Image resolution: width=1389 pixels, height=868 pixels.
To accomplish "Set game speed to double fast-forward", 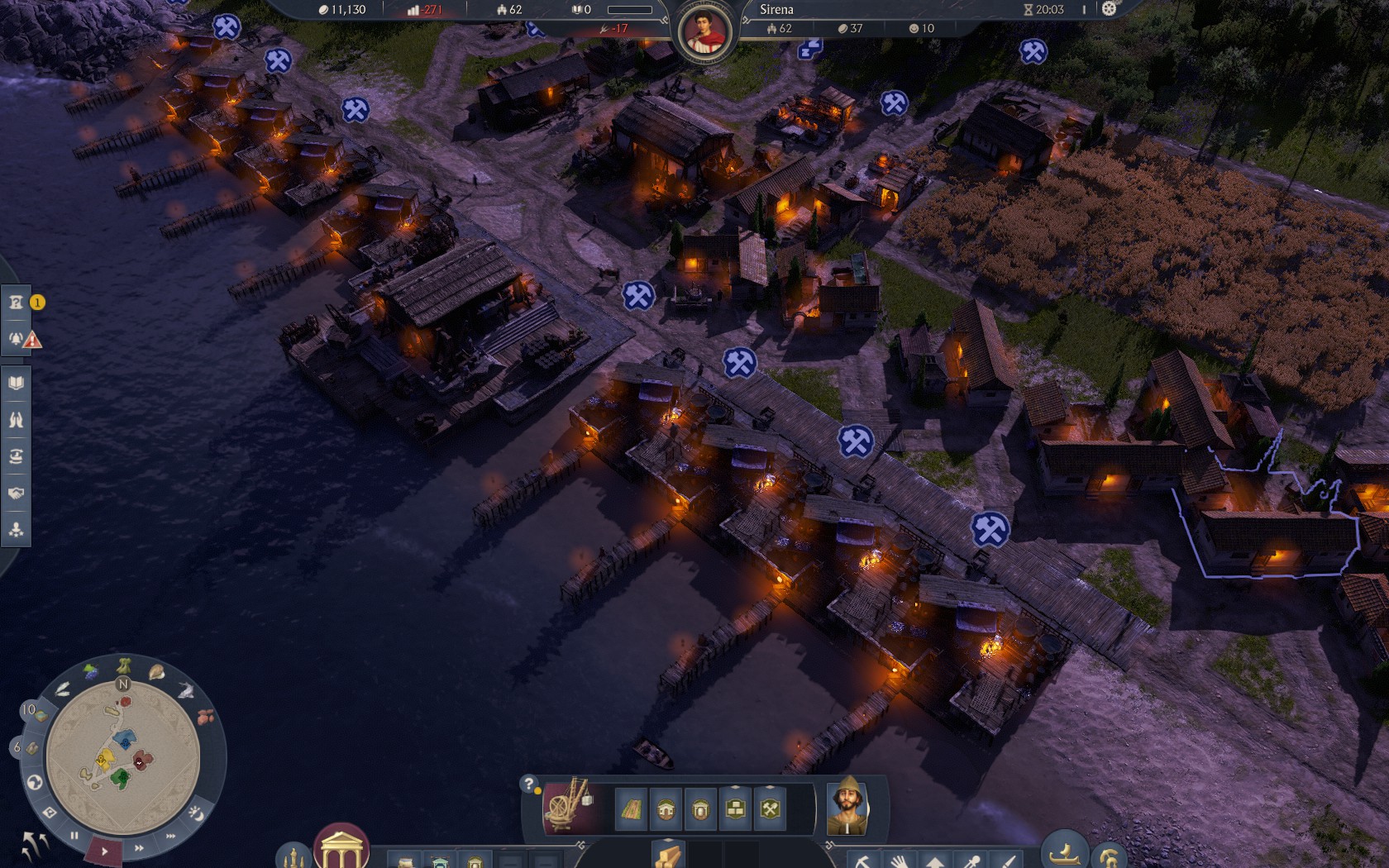I will (x=139, y=847).
